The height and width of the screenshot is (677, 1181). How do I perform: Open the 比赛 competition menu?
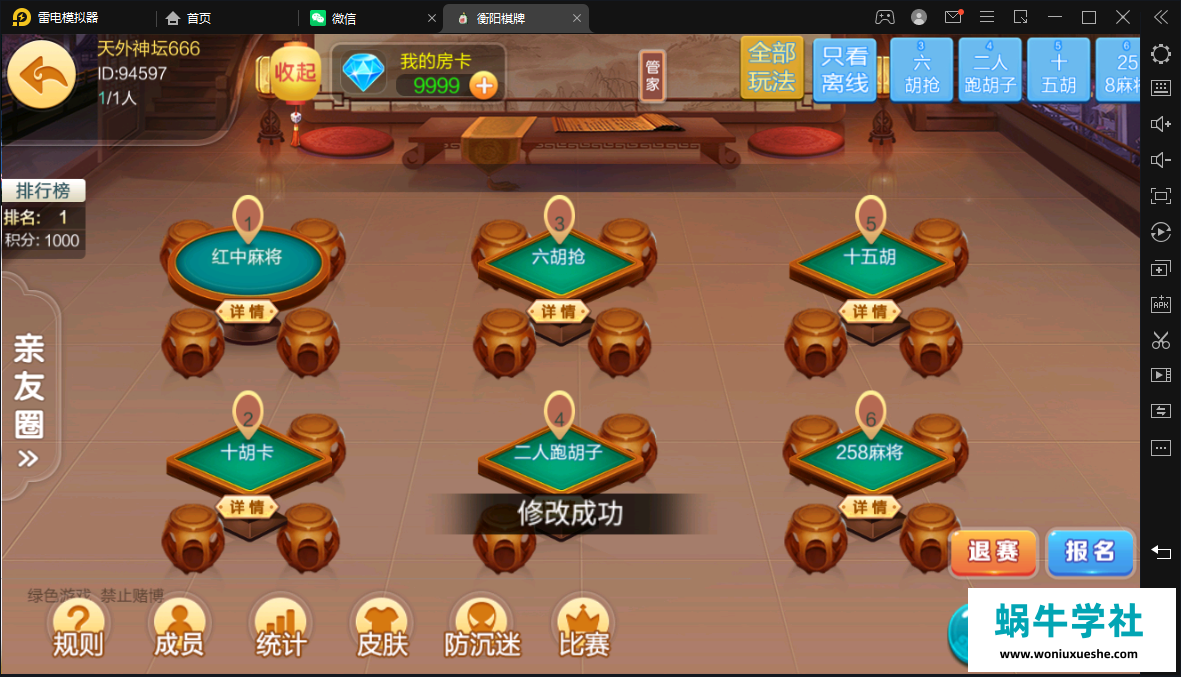(584, 630)
